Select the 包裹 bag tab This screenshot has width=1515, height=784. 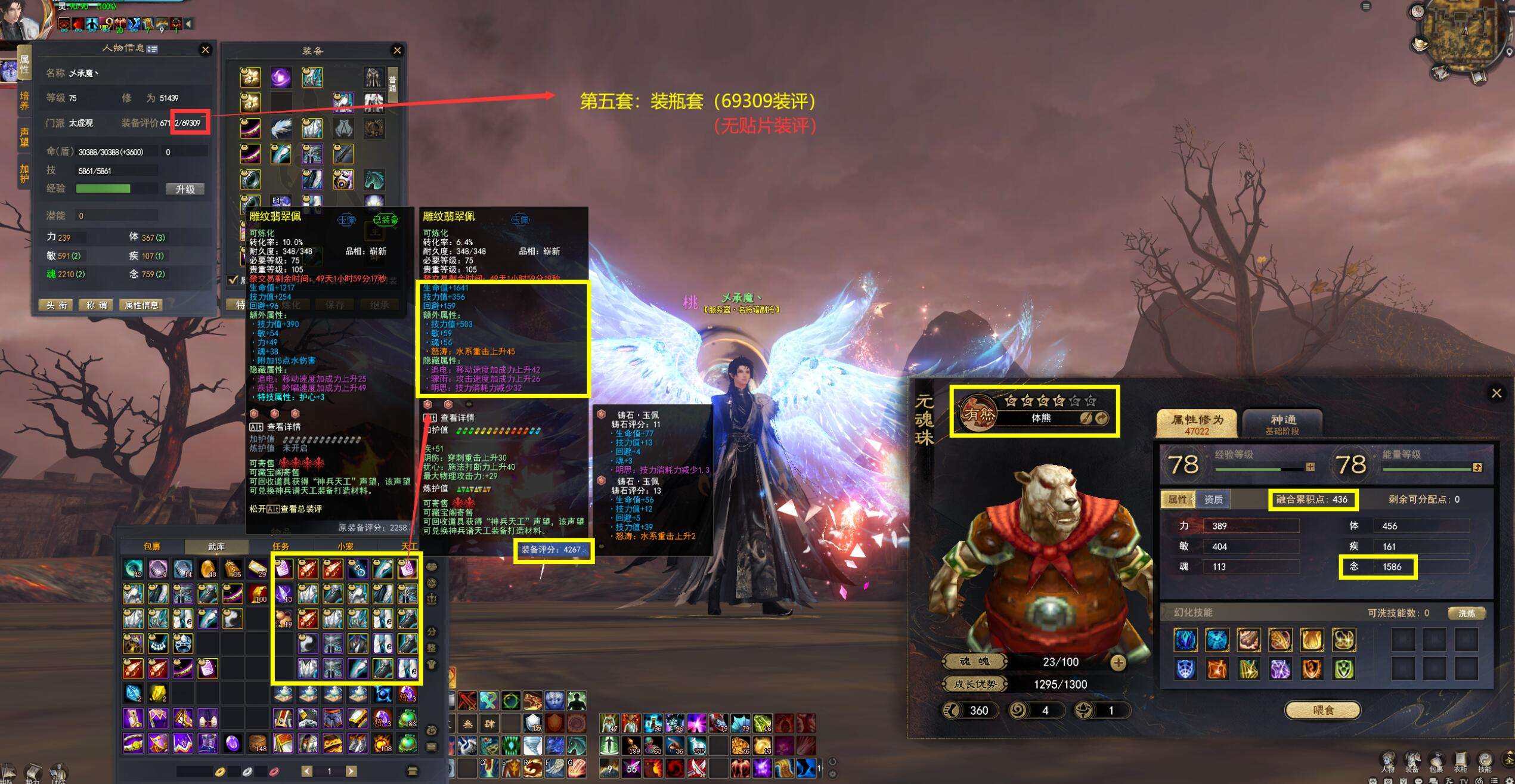(151, 546)
